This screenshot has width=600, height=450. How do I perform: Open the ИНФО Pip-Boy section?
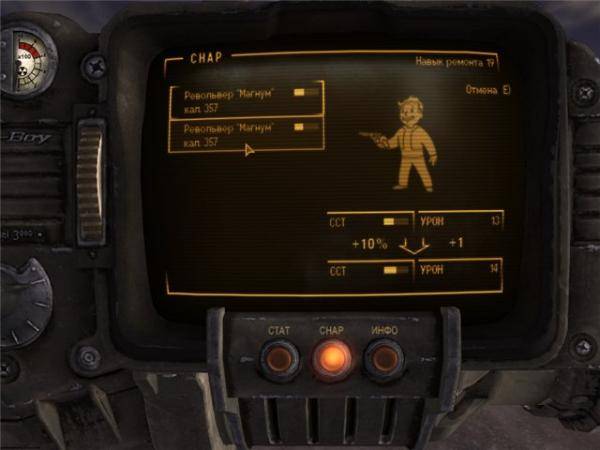pyautogui.click(x=383, y=359)
